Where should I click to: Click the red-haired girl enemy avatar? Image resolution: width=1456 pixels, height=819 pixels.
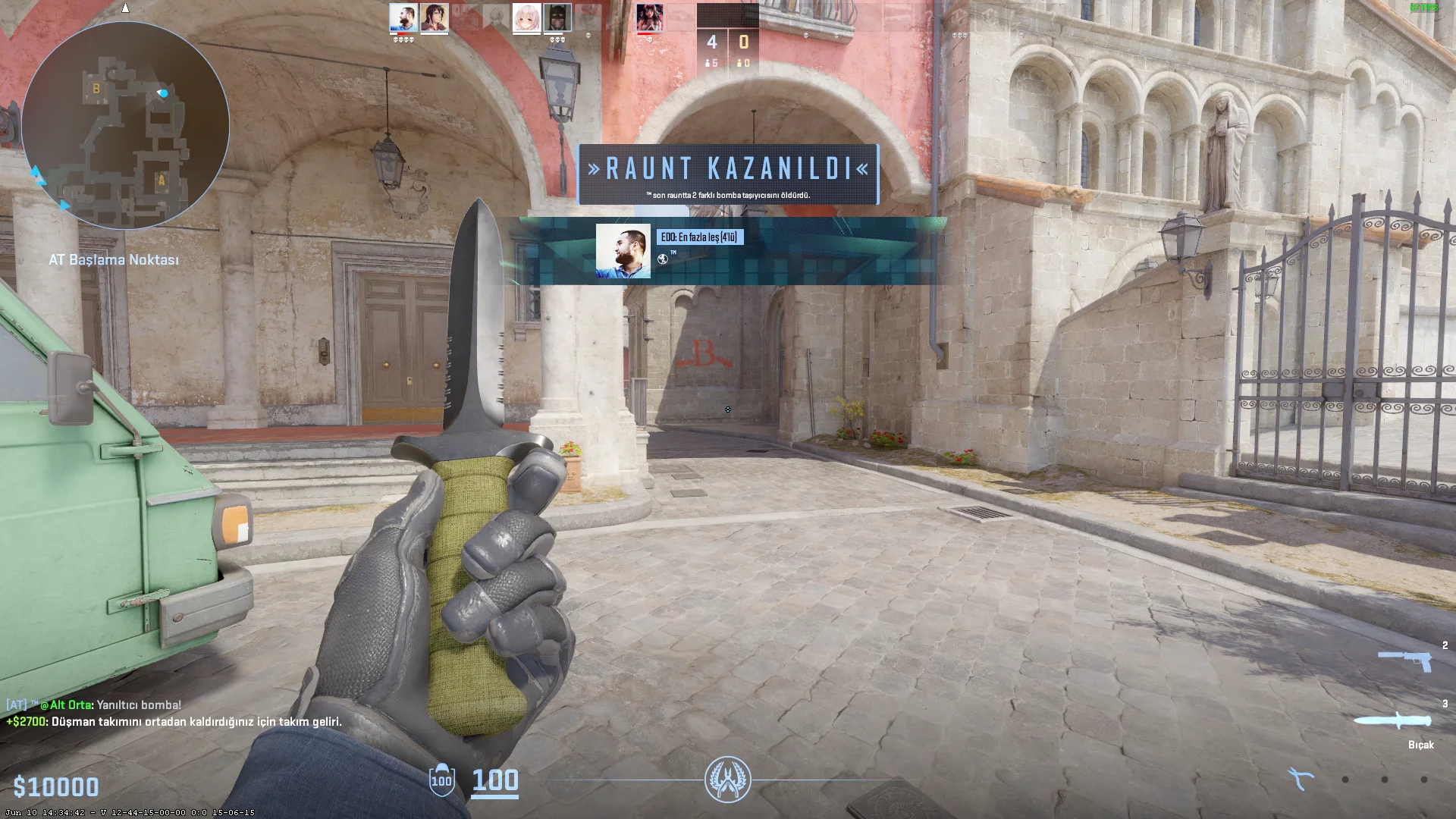(650, 17)
